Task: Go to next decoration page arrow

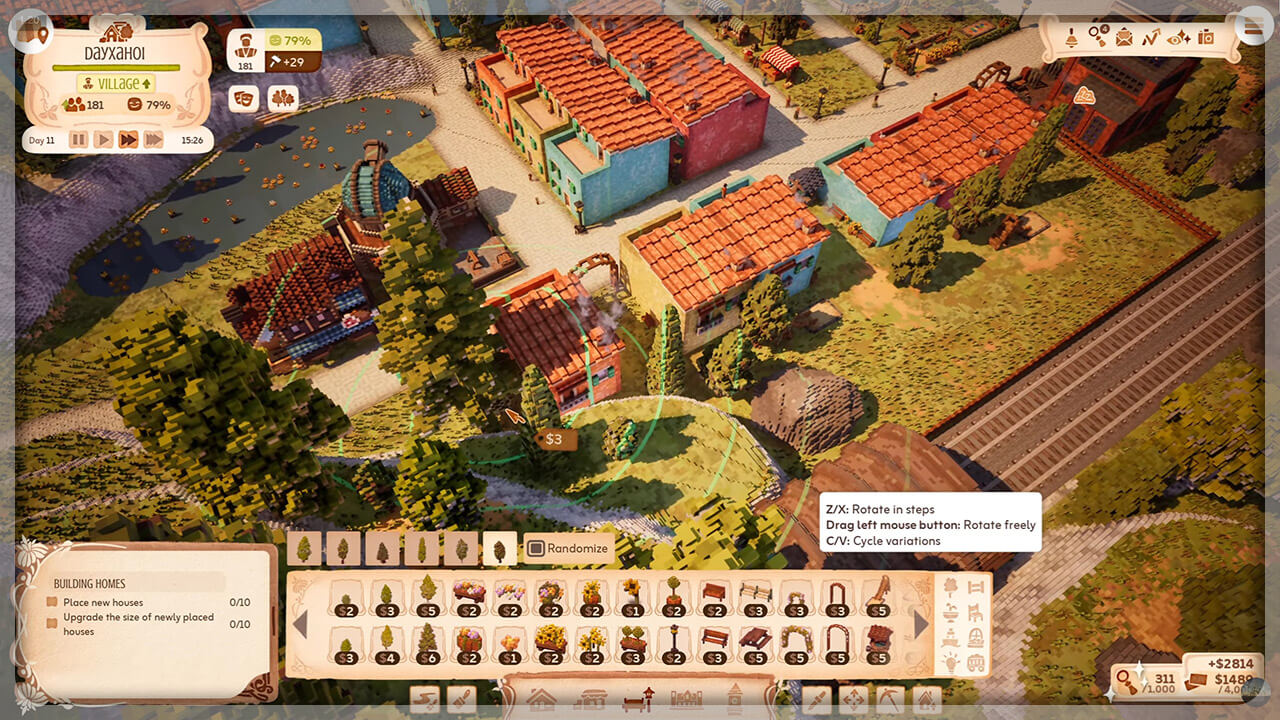Action: pyautogui.click(x=921, y=624)
